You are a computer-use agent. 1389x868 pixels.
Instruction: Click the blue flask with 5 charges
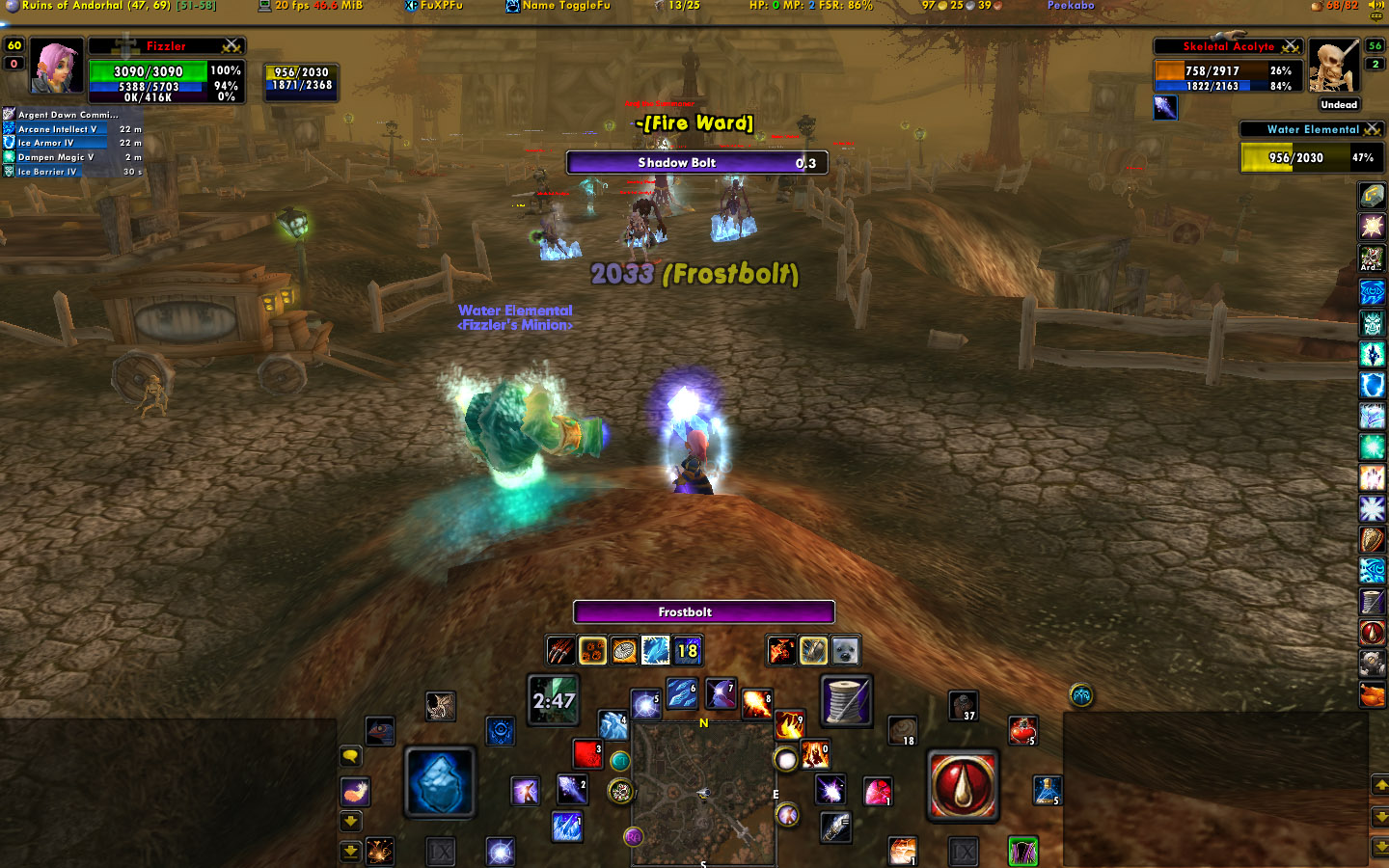click(1048, 790)
